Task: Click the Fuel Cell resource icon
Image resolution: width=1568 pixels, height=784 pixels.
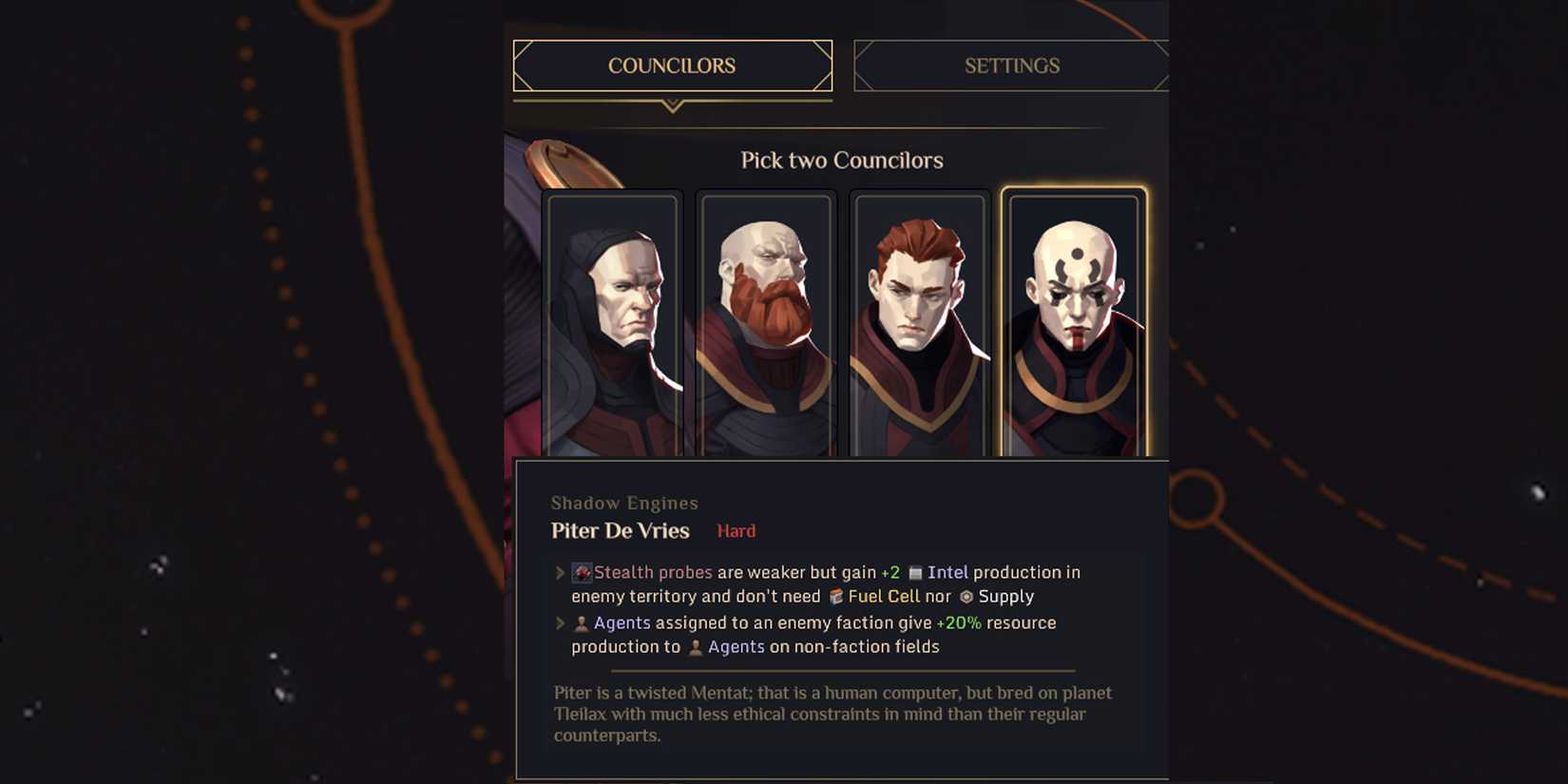Action: [835, 597]
